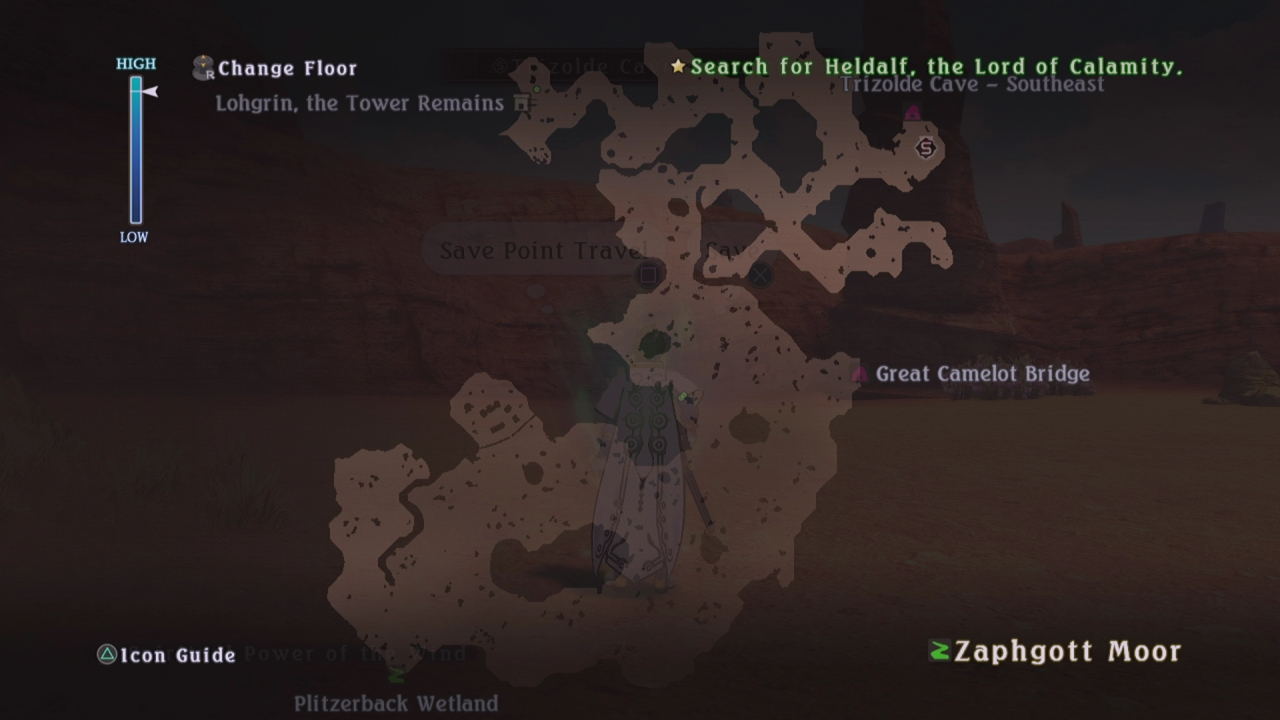Click the floor height slider
The image size is (1280, 720).
click(x=136, y=150)
